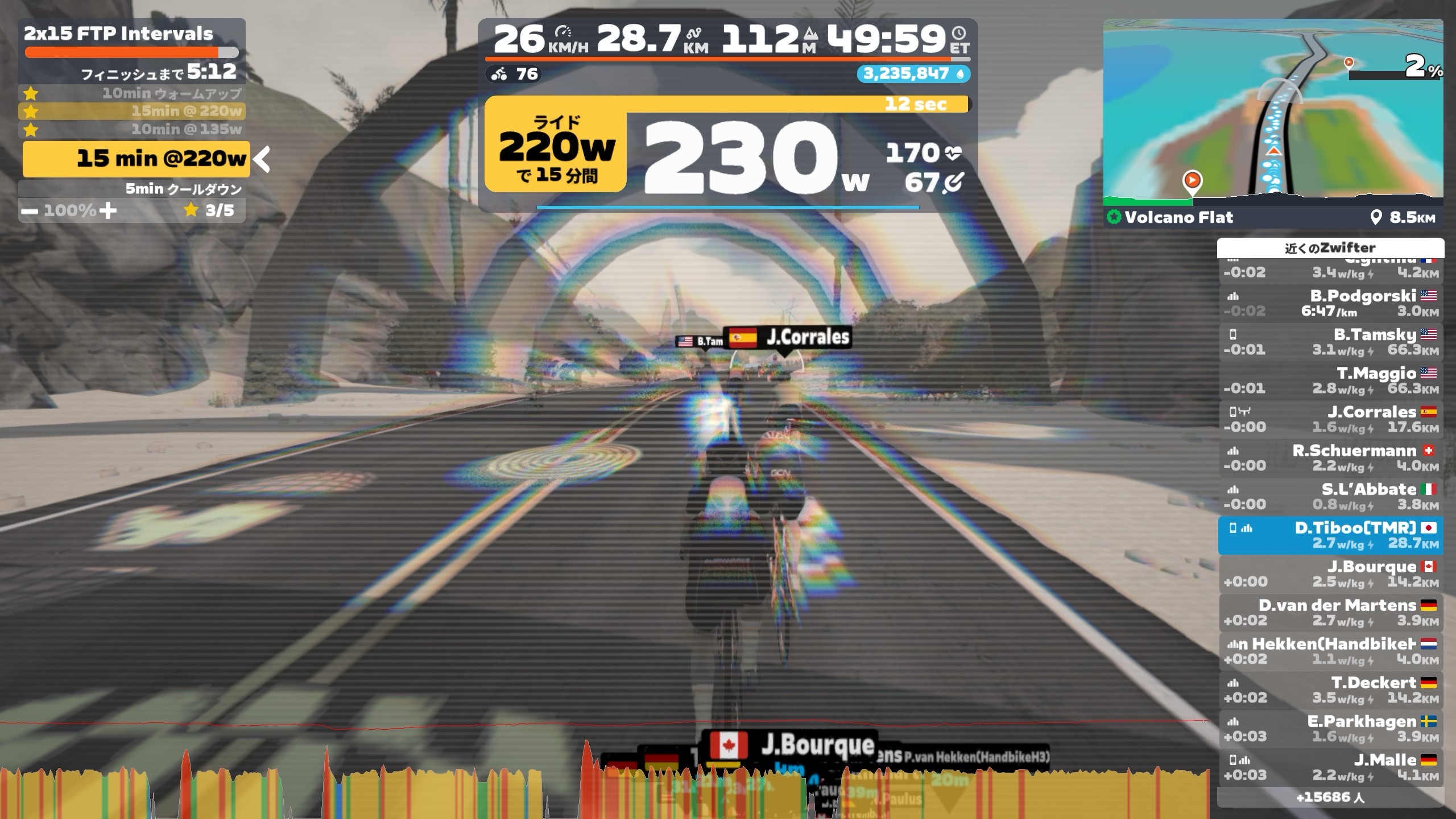This screenshot has width=1456, height=819.
Task: Decrease workout intensity with the minus button
Action: tap(30, 212)
